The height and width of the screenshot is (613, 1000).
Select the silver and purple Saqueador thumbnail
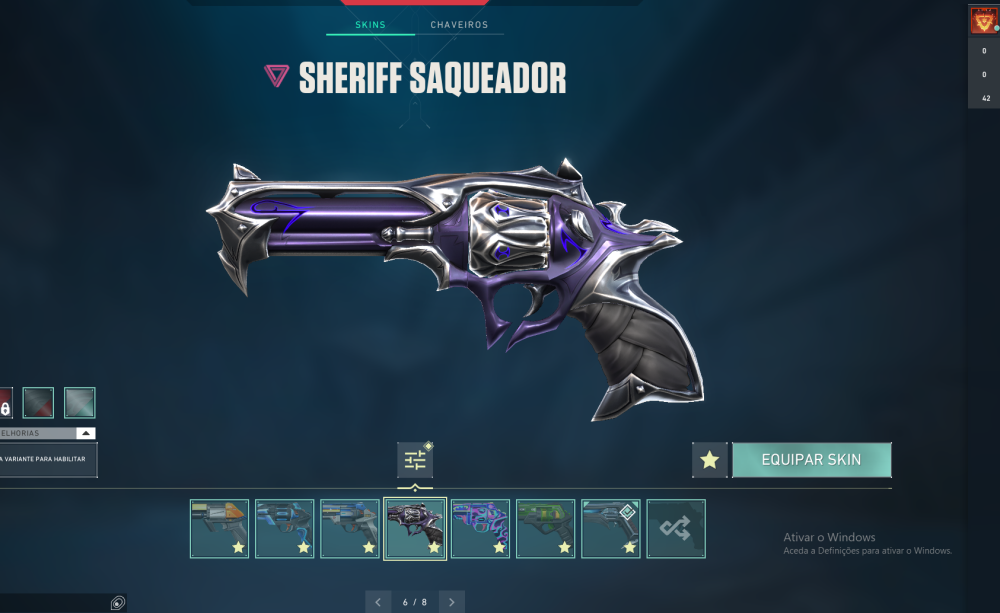point(415,529)
